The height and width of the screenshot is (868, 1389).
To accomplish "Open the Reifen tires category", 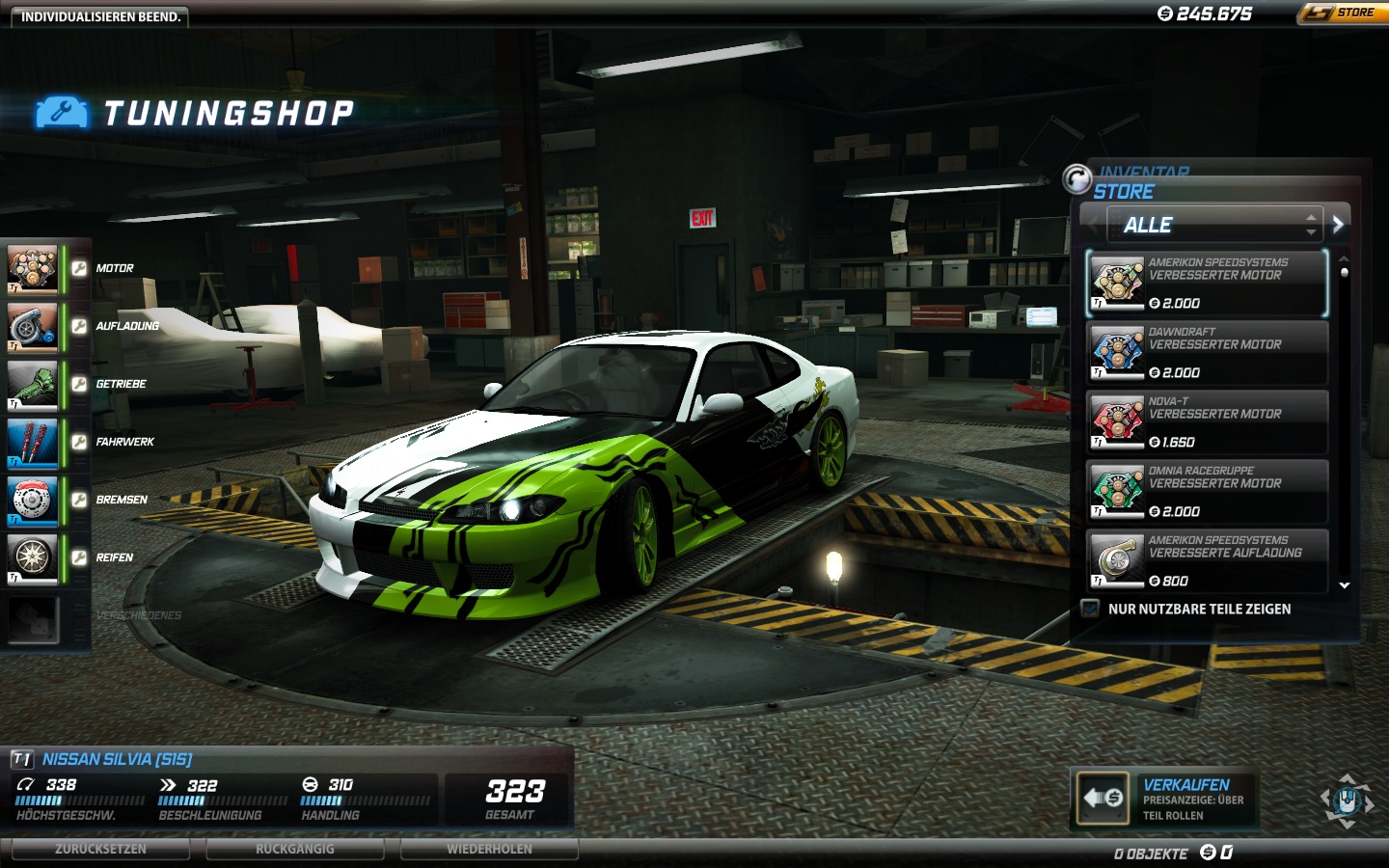I will 33,557.
